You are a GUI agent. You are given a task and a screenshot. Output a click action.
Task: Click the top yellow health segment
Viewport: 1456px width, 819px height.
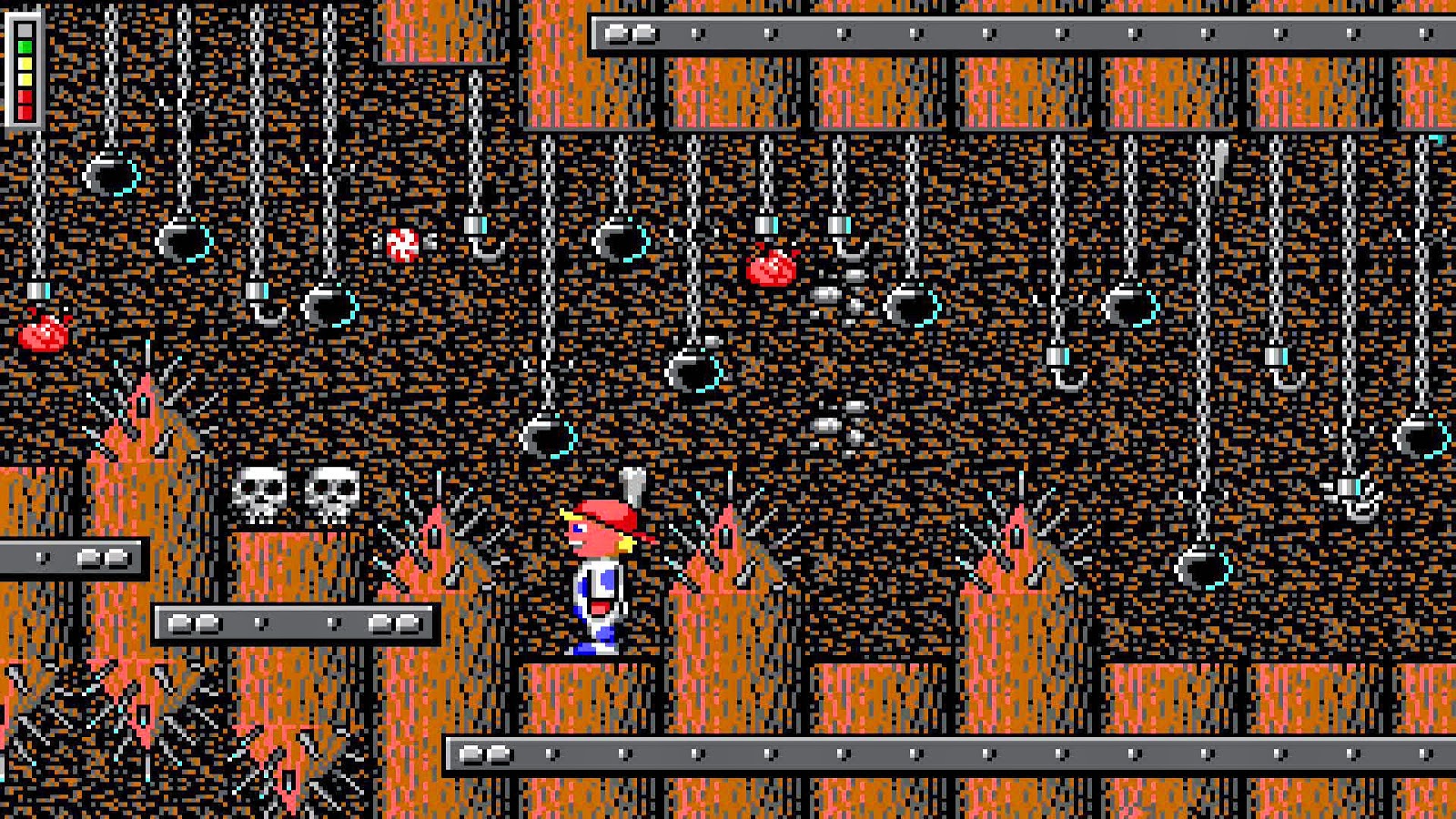(x=24, y=64)
